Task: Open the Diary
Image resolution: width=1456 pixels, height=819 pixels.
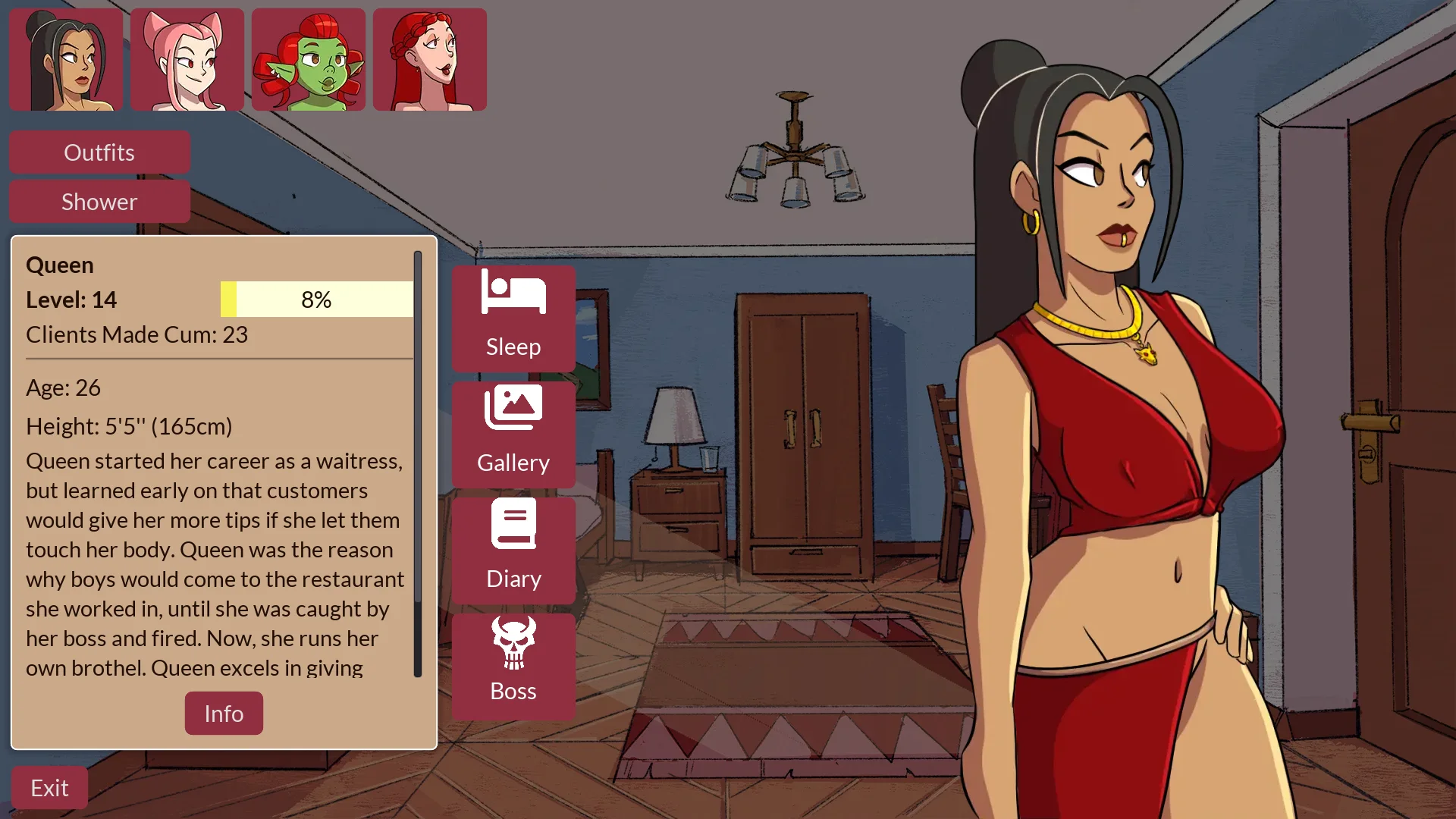Action: point(513,550)
